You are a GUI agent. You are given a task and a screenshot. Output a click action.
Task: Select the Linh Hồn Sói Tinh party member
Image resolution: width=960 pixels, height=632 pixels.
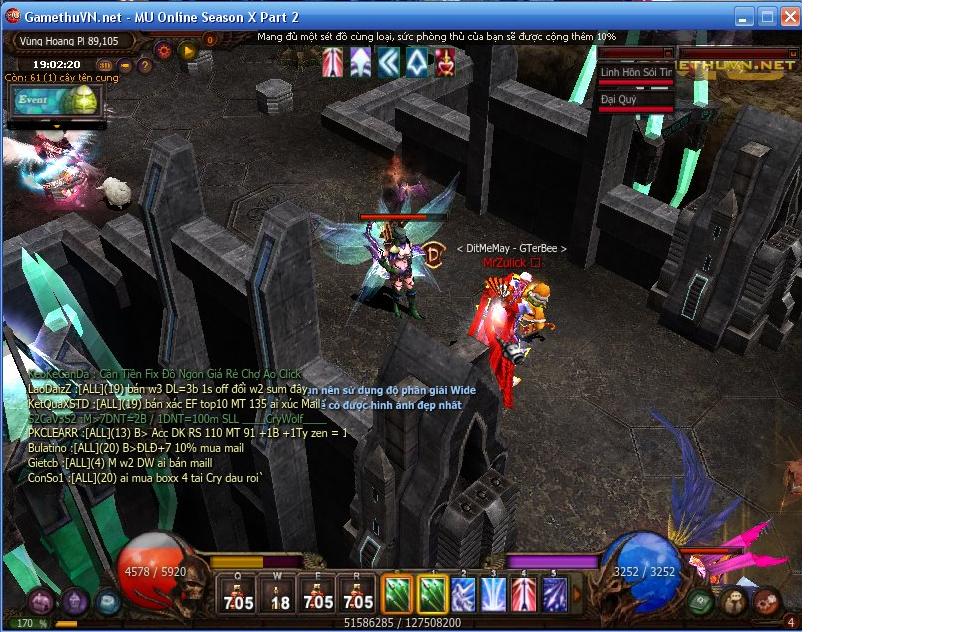(x=636, y=73)
